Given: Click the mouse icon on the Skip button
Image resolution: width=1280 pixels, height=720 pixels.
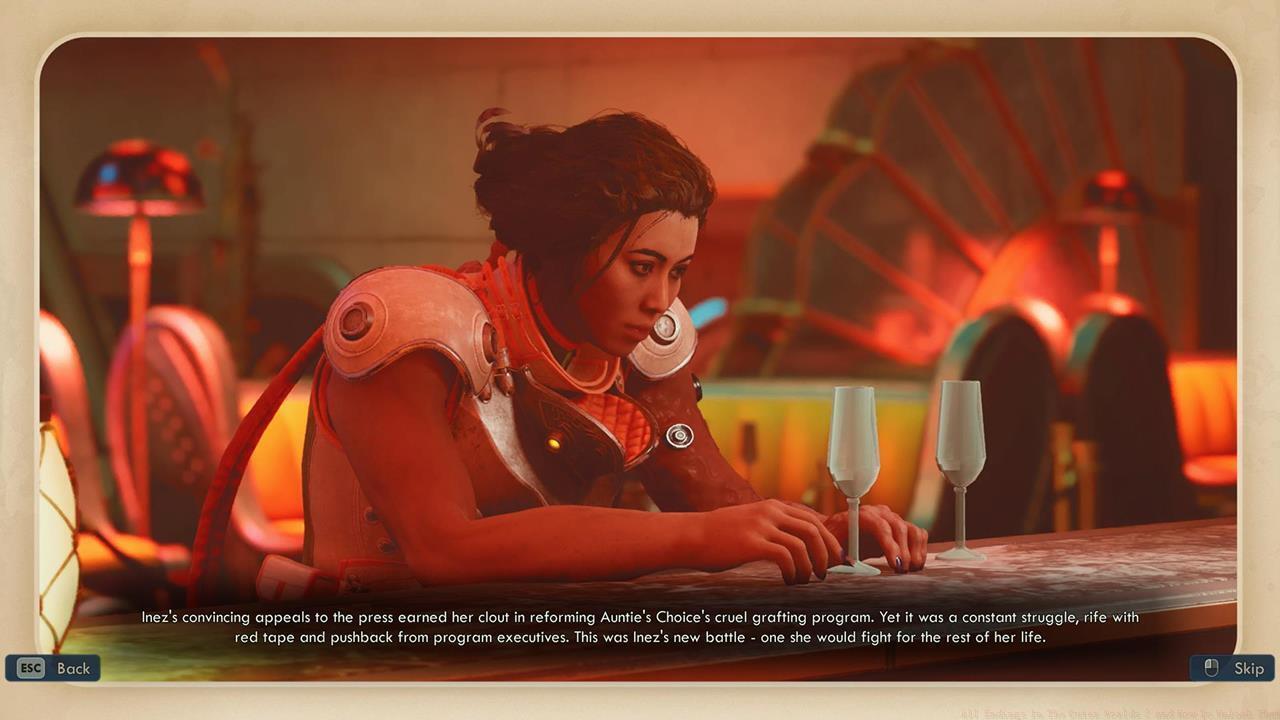Looking at the screenshot, I should 1210,668.
